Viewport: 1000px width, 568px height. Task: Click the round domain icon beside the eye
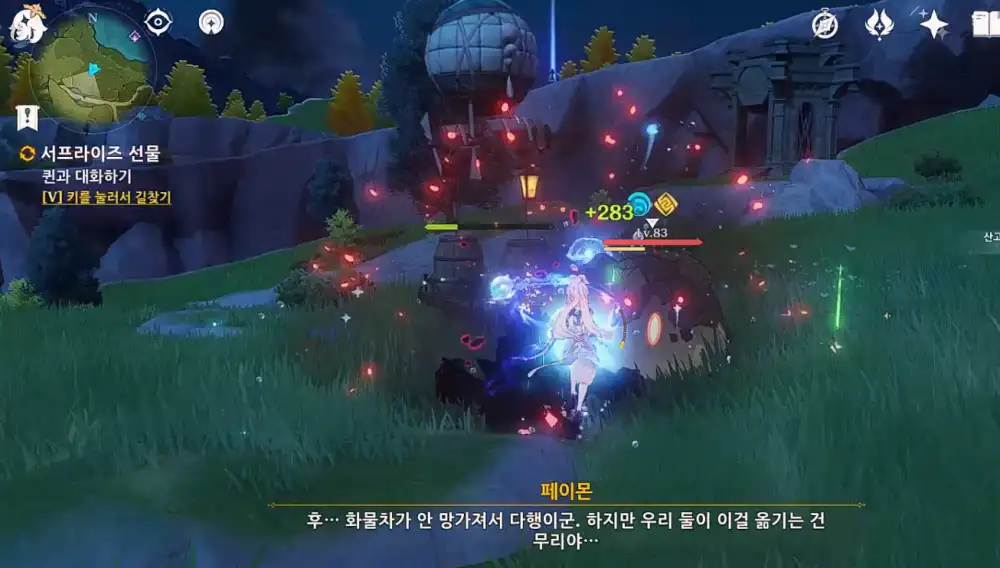click(x=211, y=22)
